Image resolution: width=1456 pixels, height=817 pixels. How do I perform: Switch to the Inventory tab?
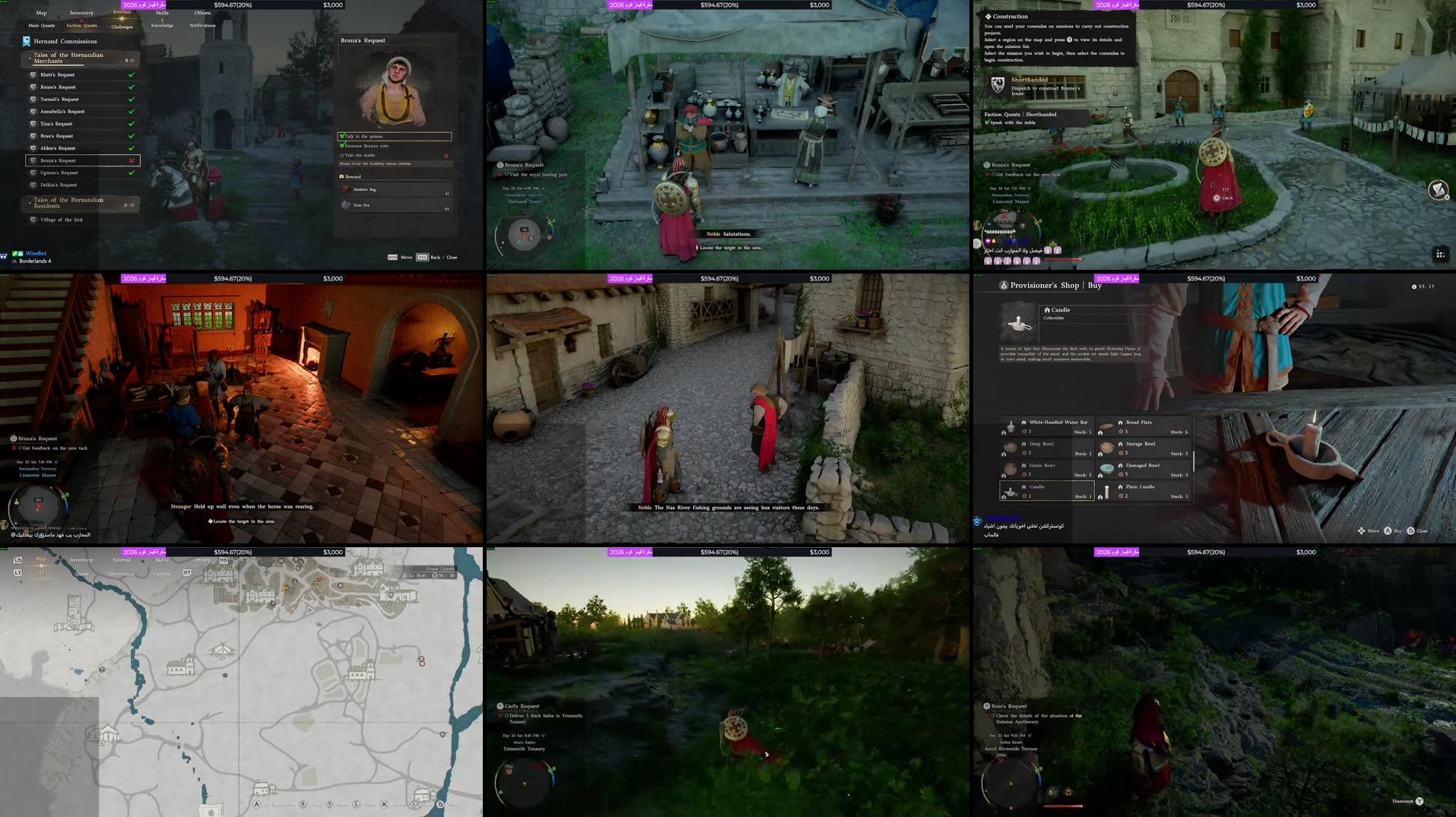[81, 13]
